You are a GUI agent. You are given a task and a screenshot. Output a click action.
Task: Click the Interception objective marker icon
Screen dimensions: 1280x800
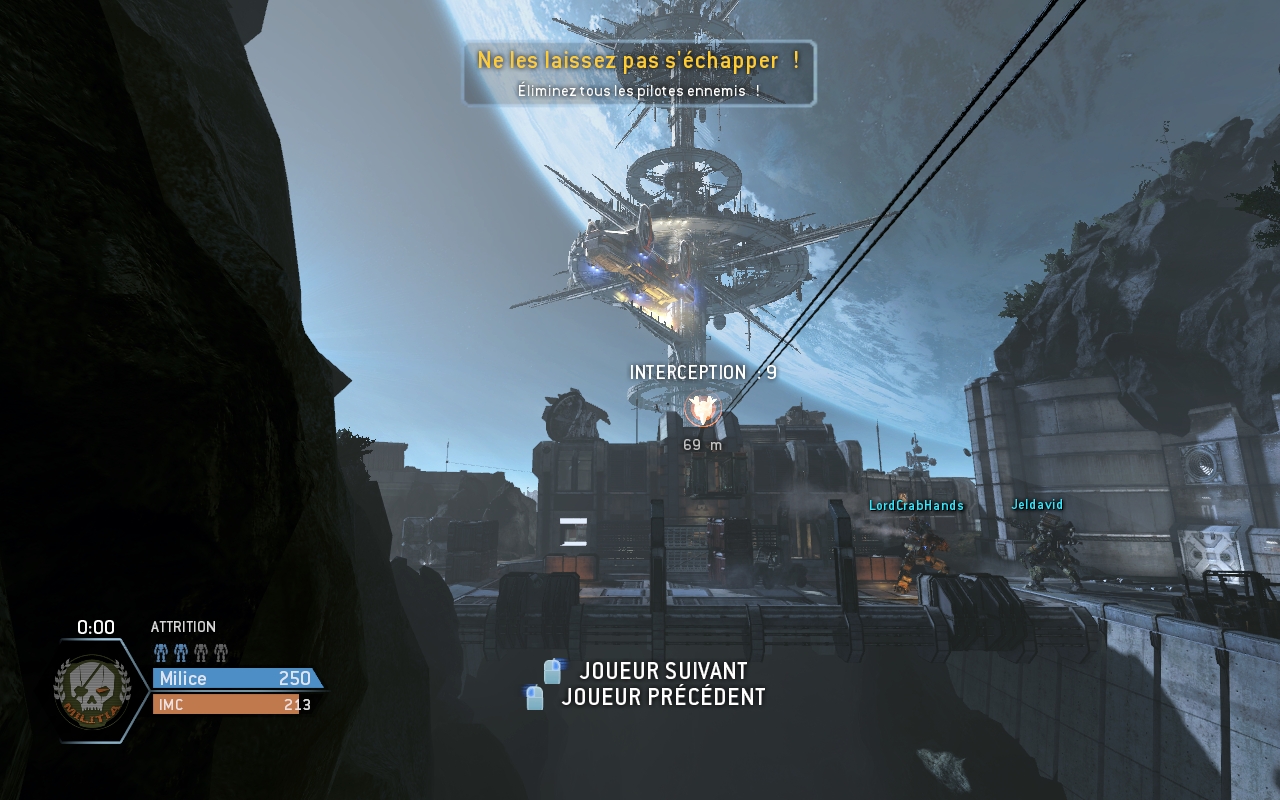(x=702, y=410)
